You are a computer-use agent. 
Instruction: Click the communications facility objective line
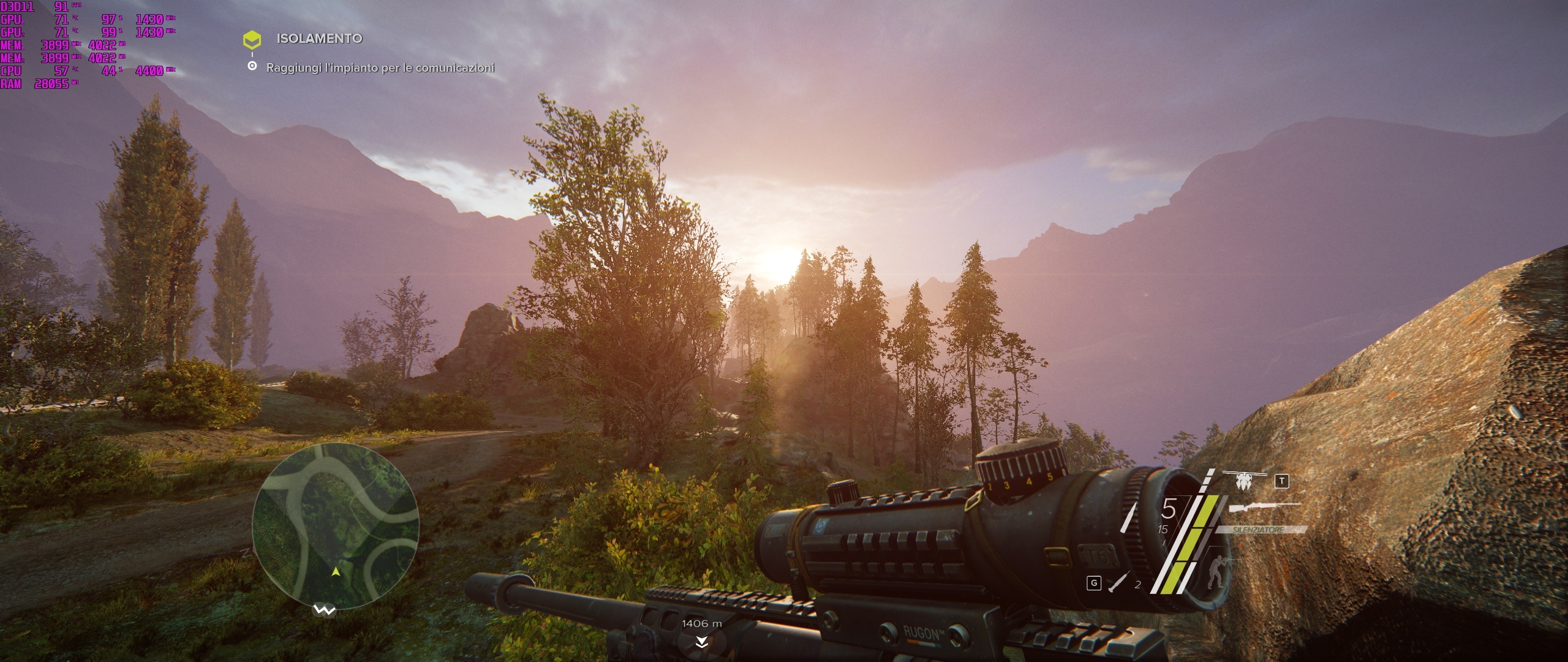pos(380,67)
